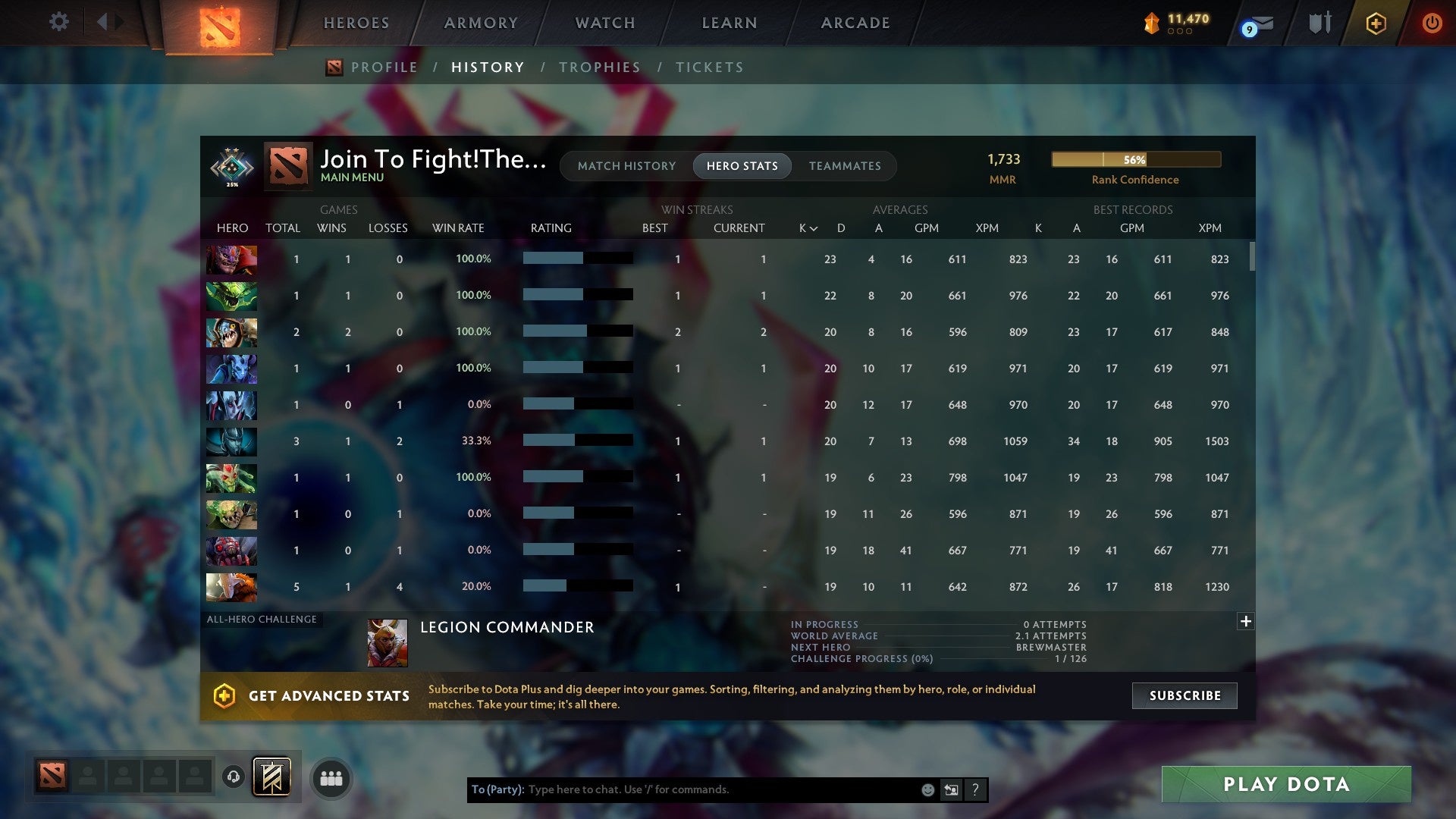Open the emoticon picker in chat
This screenshot has height=819, width=1456.
tap(927, 789)
